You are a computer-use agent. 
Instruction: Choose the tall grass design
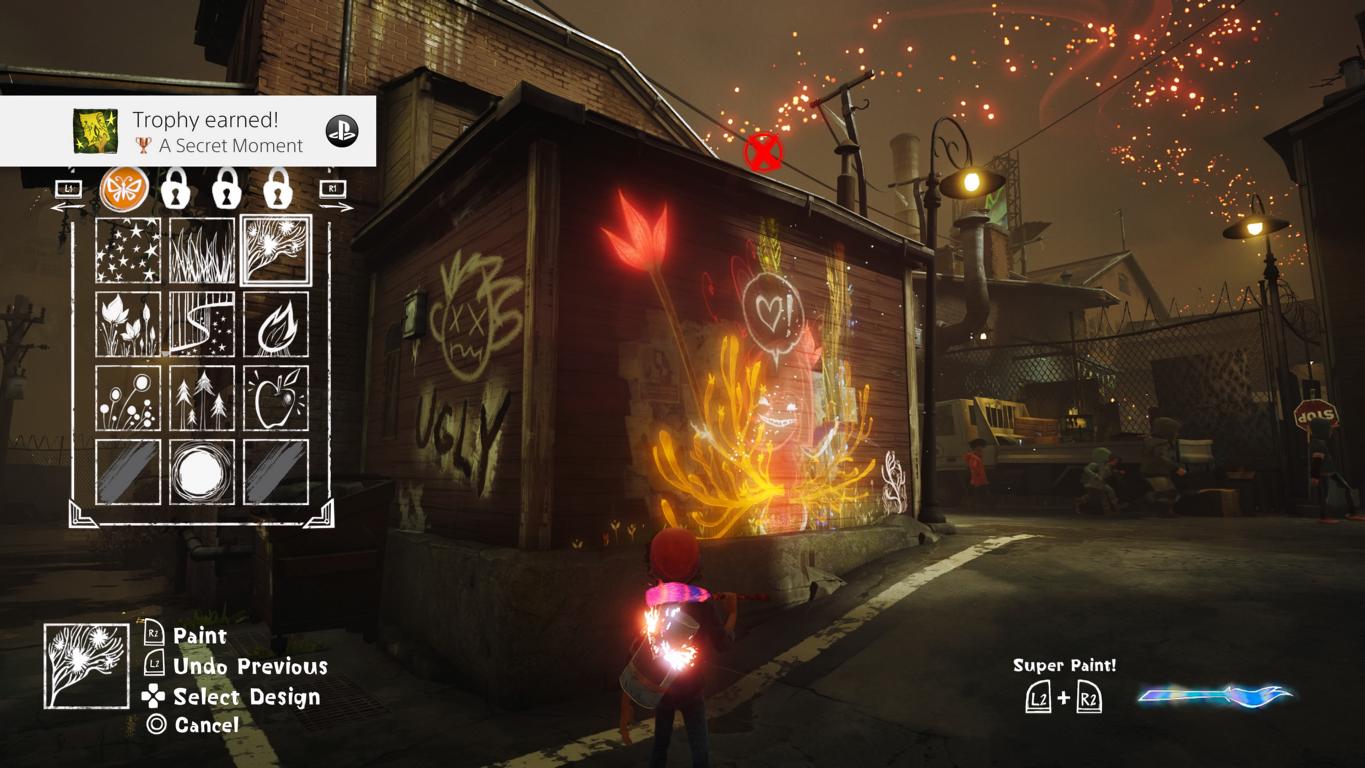click(202, 251)
